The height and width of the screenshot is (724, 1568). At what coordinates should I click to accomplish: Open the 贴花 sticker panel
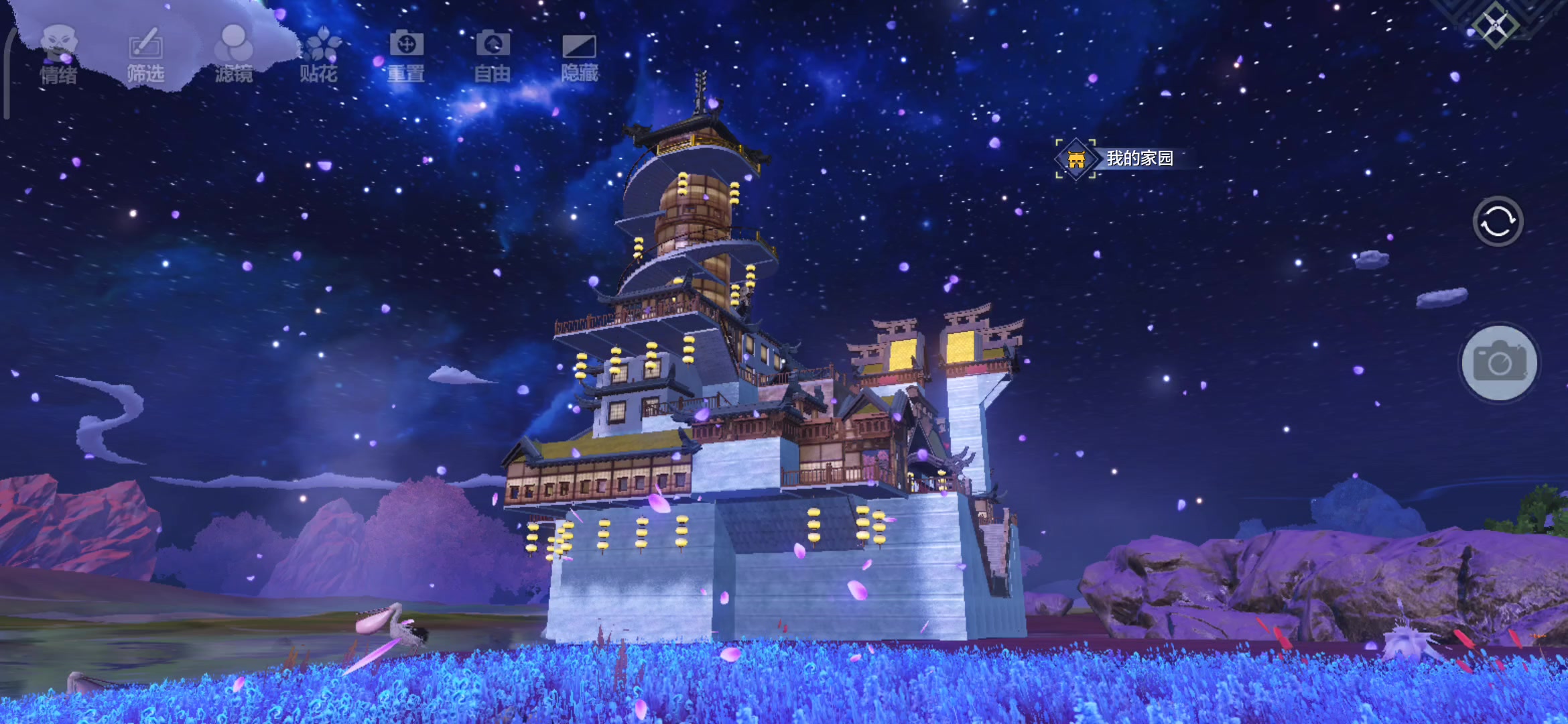pyautogui.click(x=319, y=55)
